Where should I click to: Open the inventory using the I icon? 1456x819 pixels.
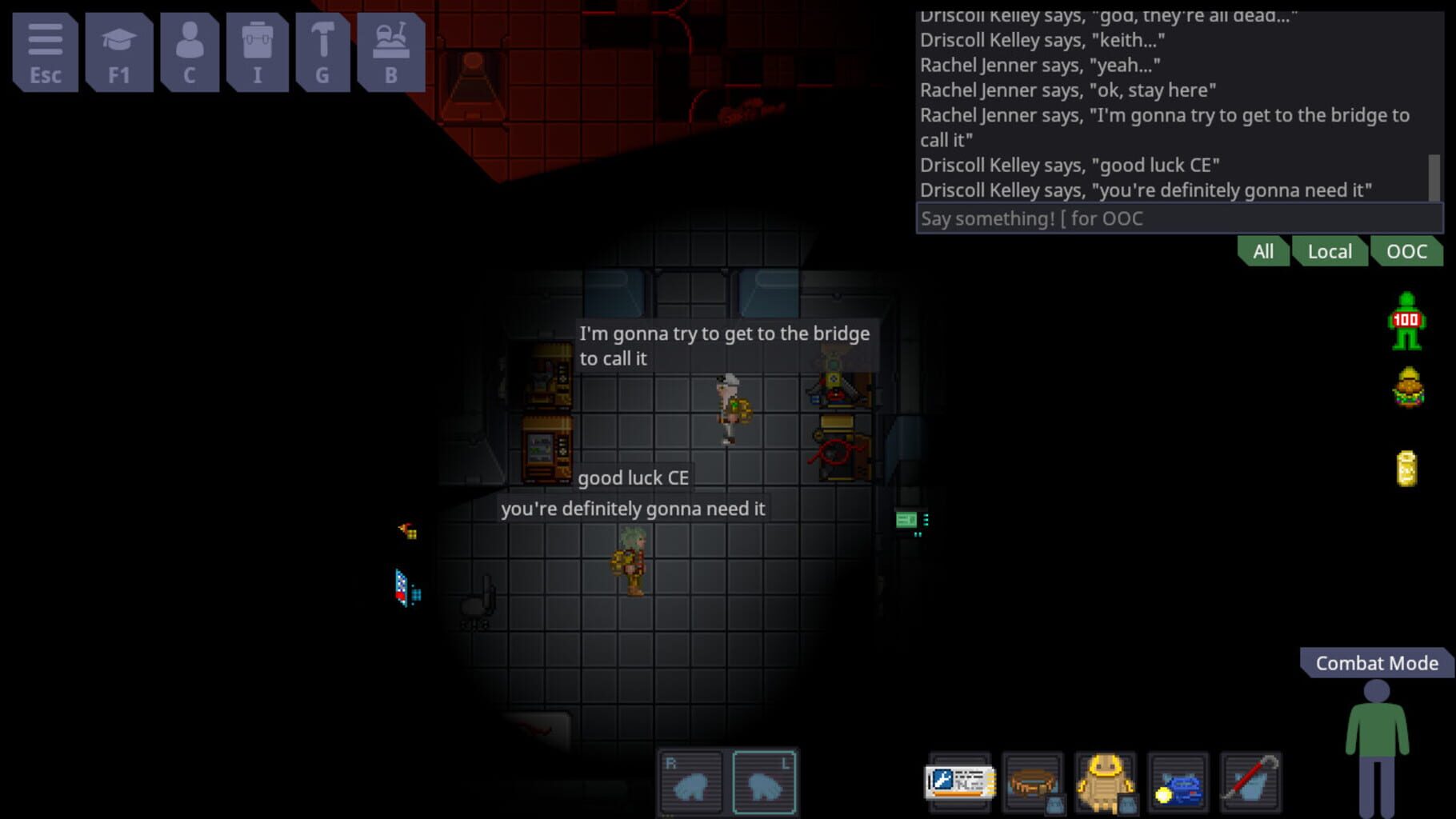coord(257,53)
